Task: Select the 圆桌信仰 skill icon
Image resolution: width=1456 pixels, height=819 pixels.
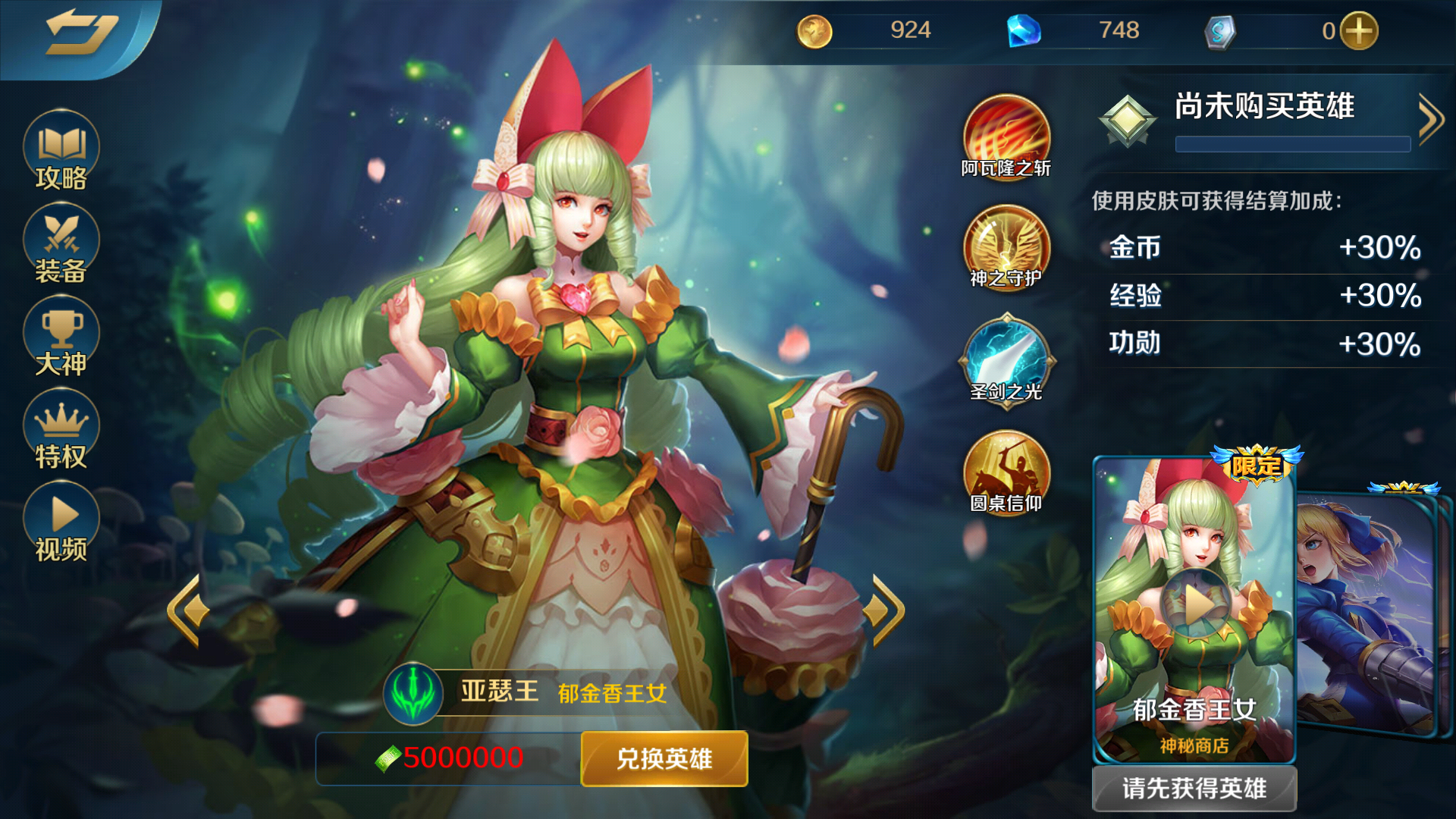Action: click(1005, 474)
